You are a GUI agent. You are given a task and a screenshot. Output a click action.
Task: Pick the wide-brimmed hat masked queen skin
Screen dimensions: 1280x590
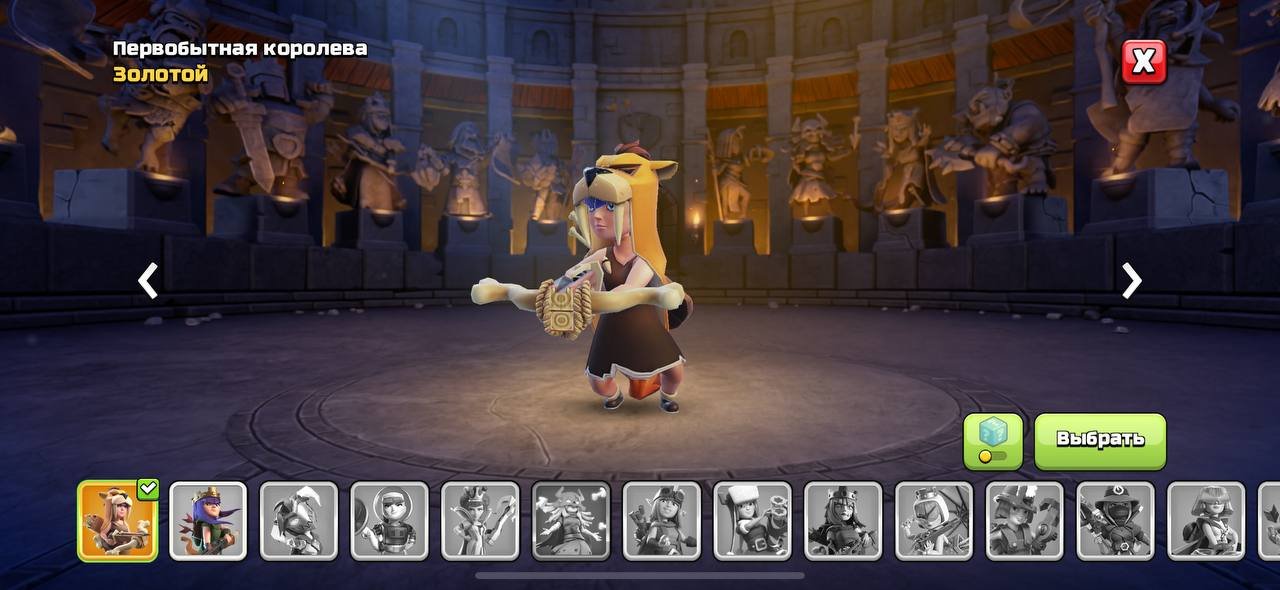tap(1116, 521)
